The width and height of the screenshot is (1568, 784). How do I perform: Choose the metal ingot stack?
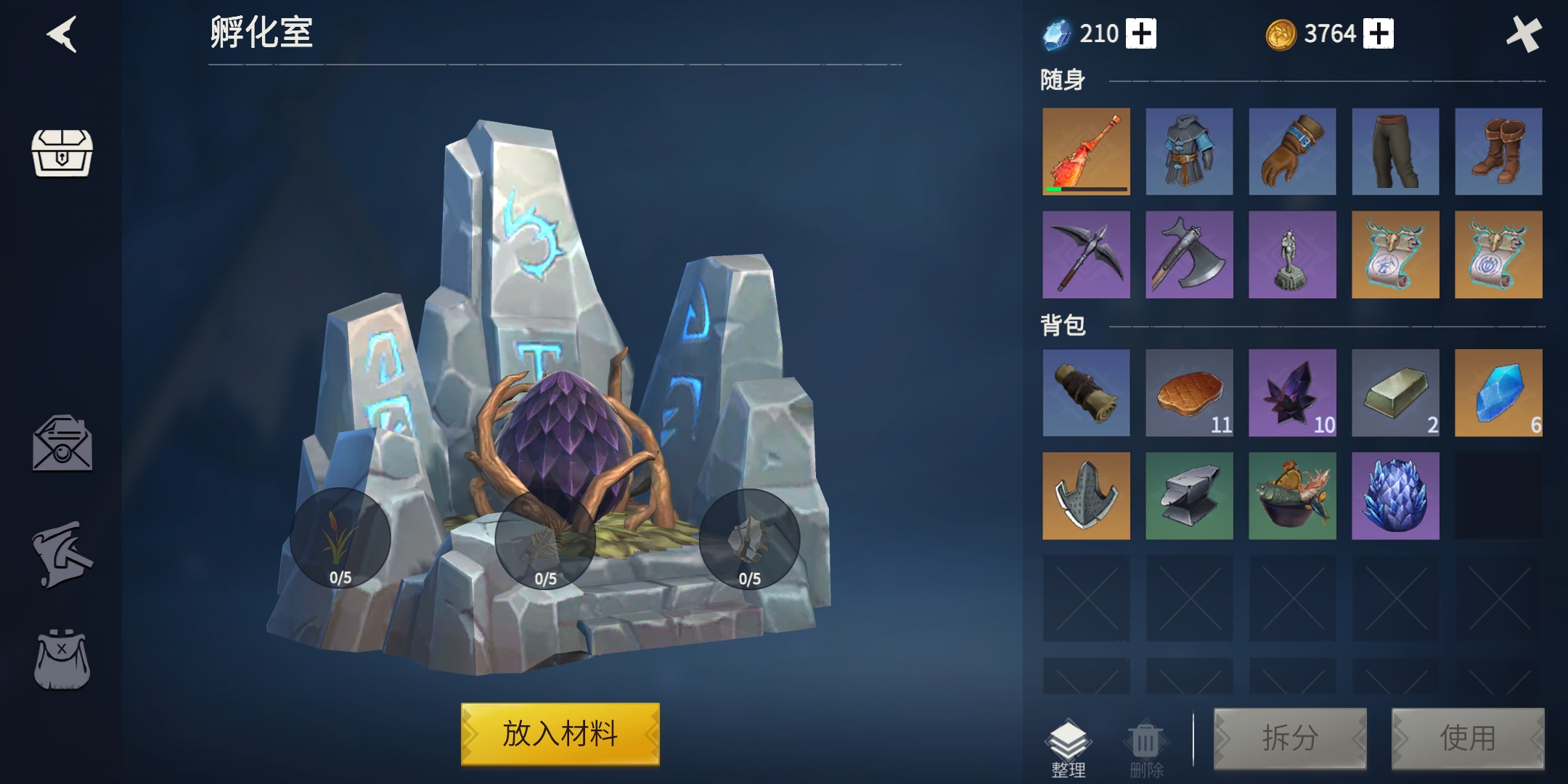click(1395, 393)
